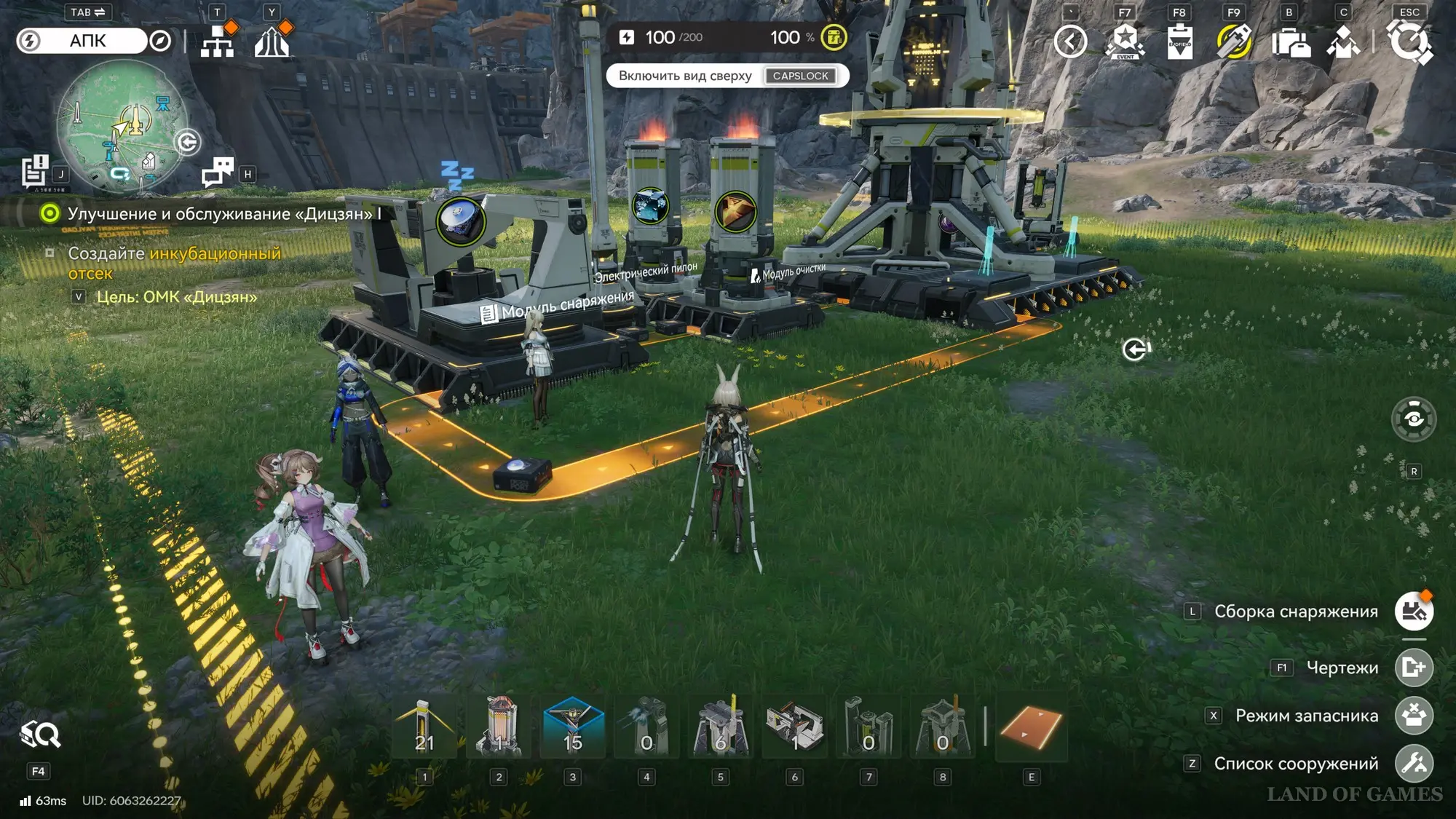Select the power pylon slot with count 21
1456x819 pixels.
click(424, 727)
